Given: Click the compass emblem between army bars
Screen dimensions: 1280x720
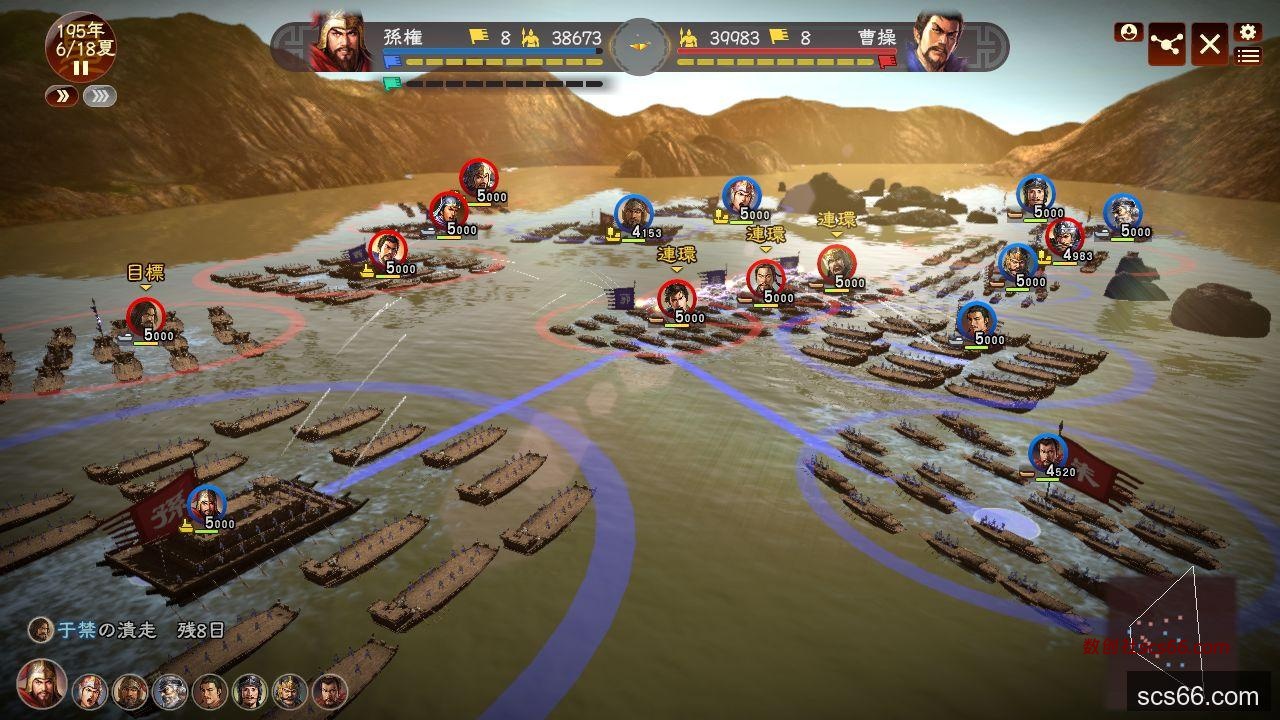Looking at the screenshot, I should (640, 45).
